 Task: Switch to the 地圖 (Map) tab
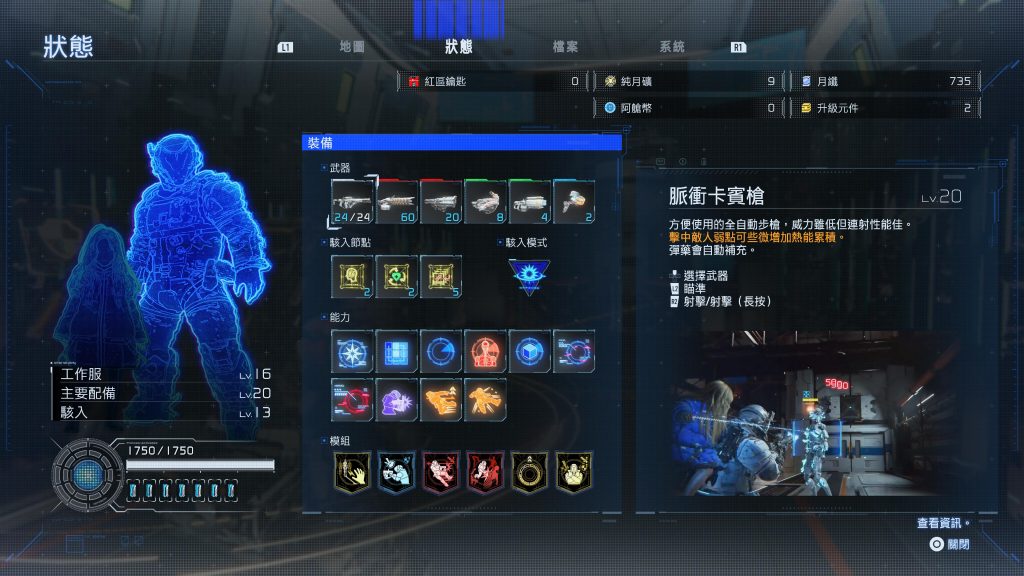(352, 47)
